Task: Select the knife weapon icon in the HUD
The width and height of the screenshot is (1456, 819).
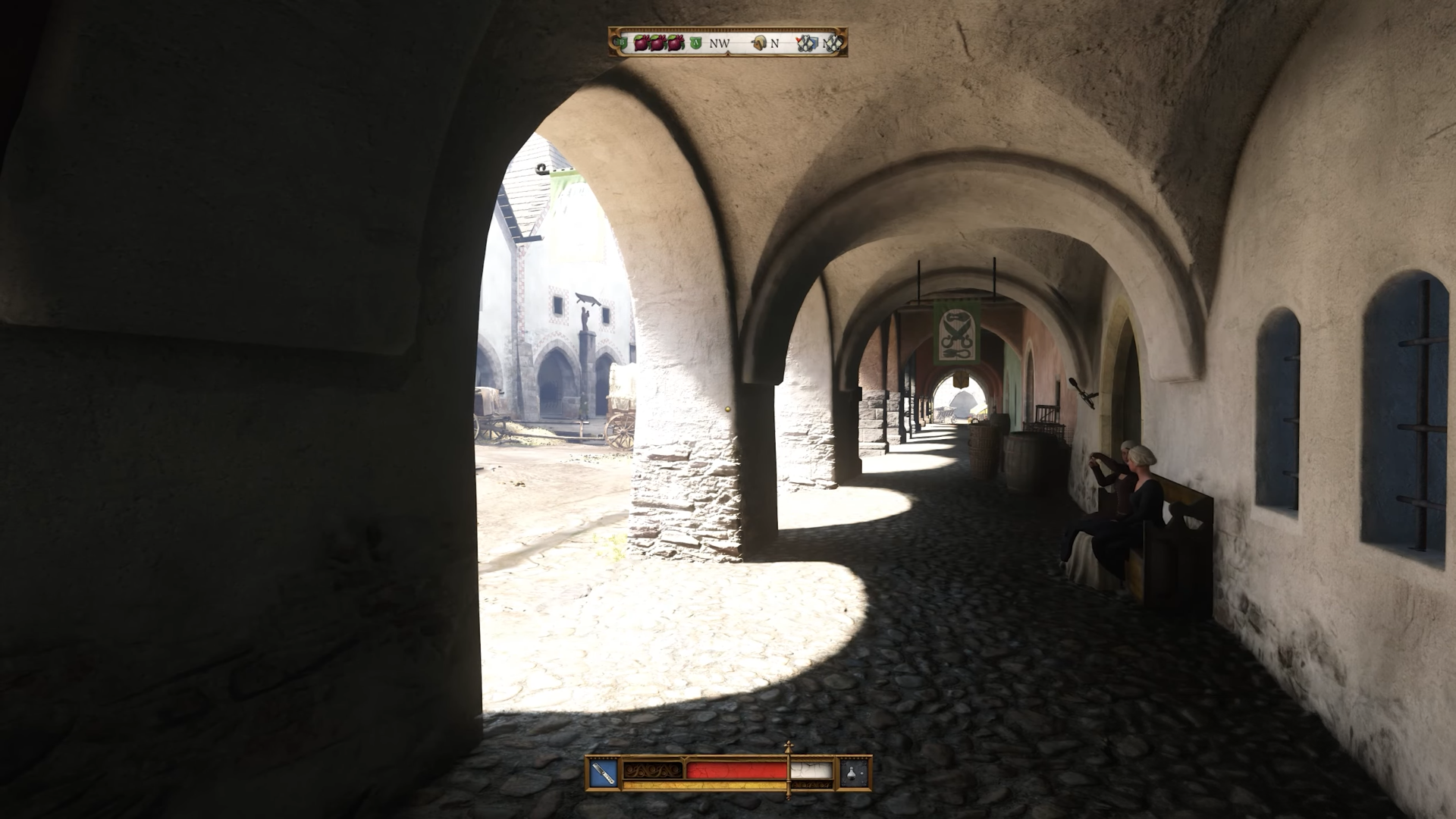Action: tap(602, 774)
